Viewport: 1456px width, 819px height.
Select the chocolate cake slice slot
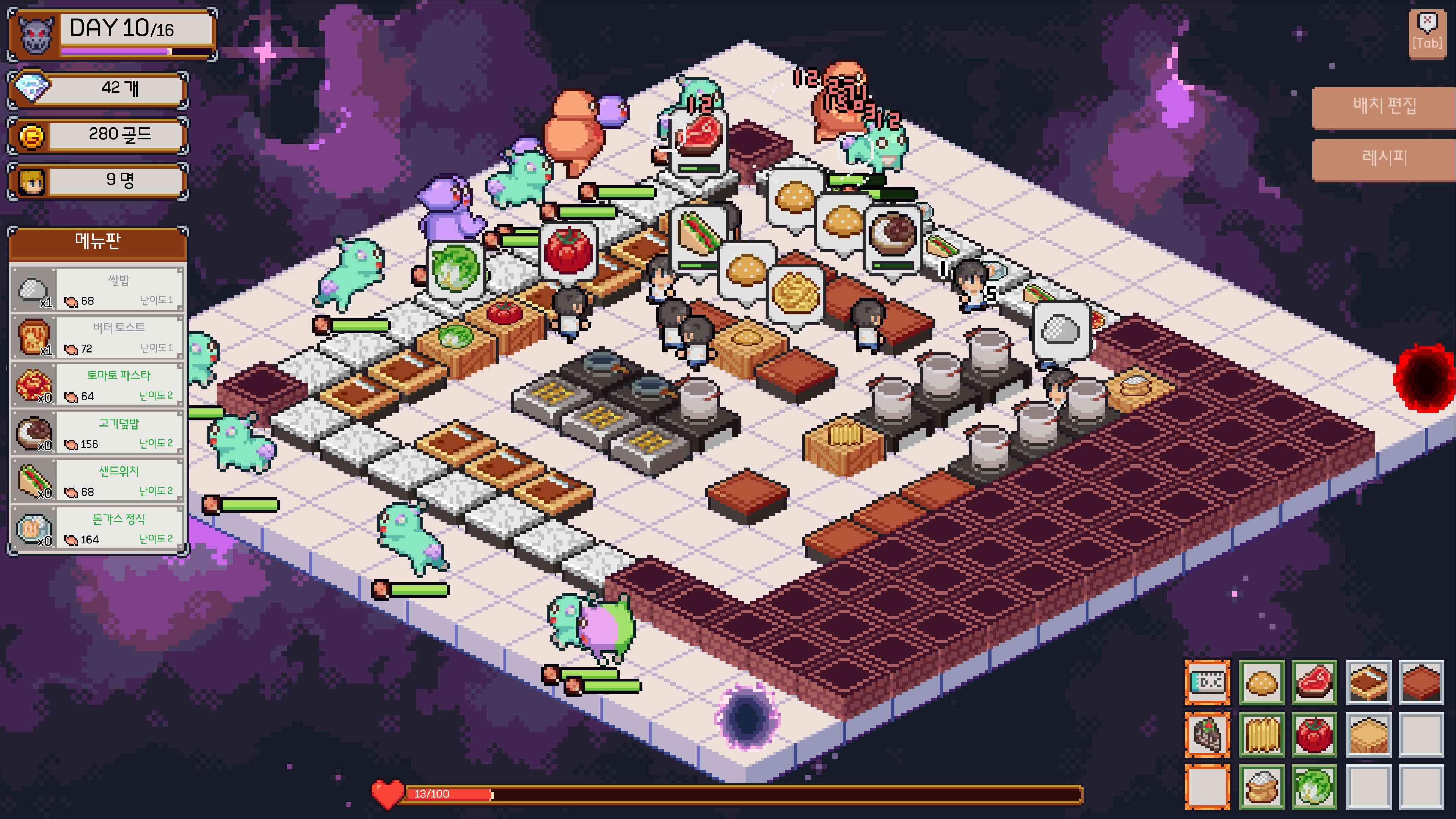[x=1208, y=735]
